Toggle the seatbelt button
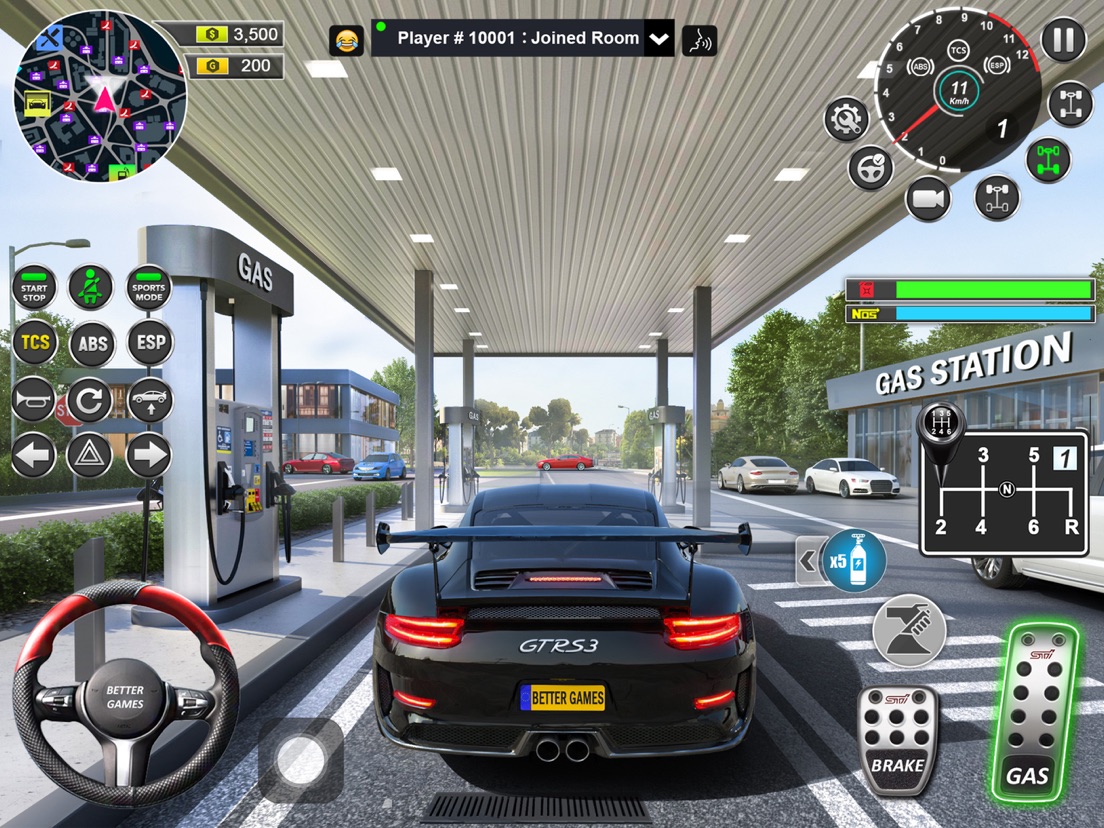The image size is (1104, 828). tap(91, 288)
